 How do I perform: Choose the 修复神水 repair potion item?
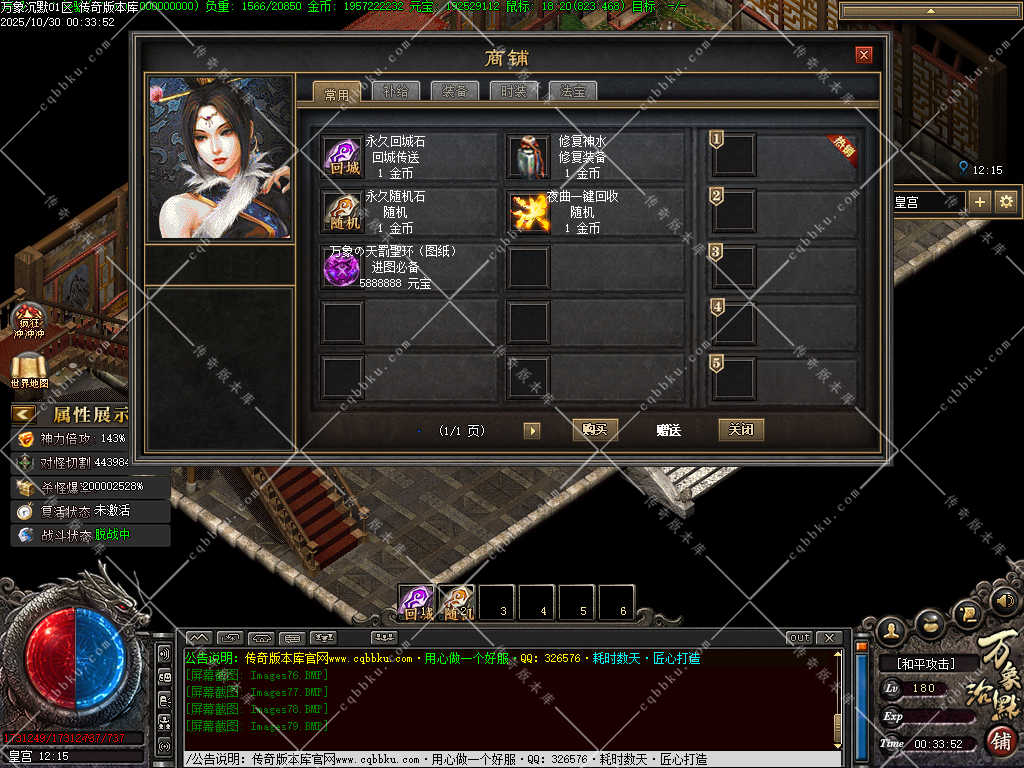(530, 157)
